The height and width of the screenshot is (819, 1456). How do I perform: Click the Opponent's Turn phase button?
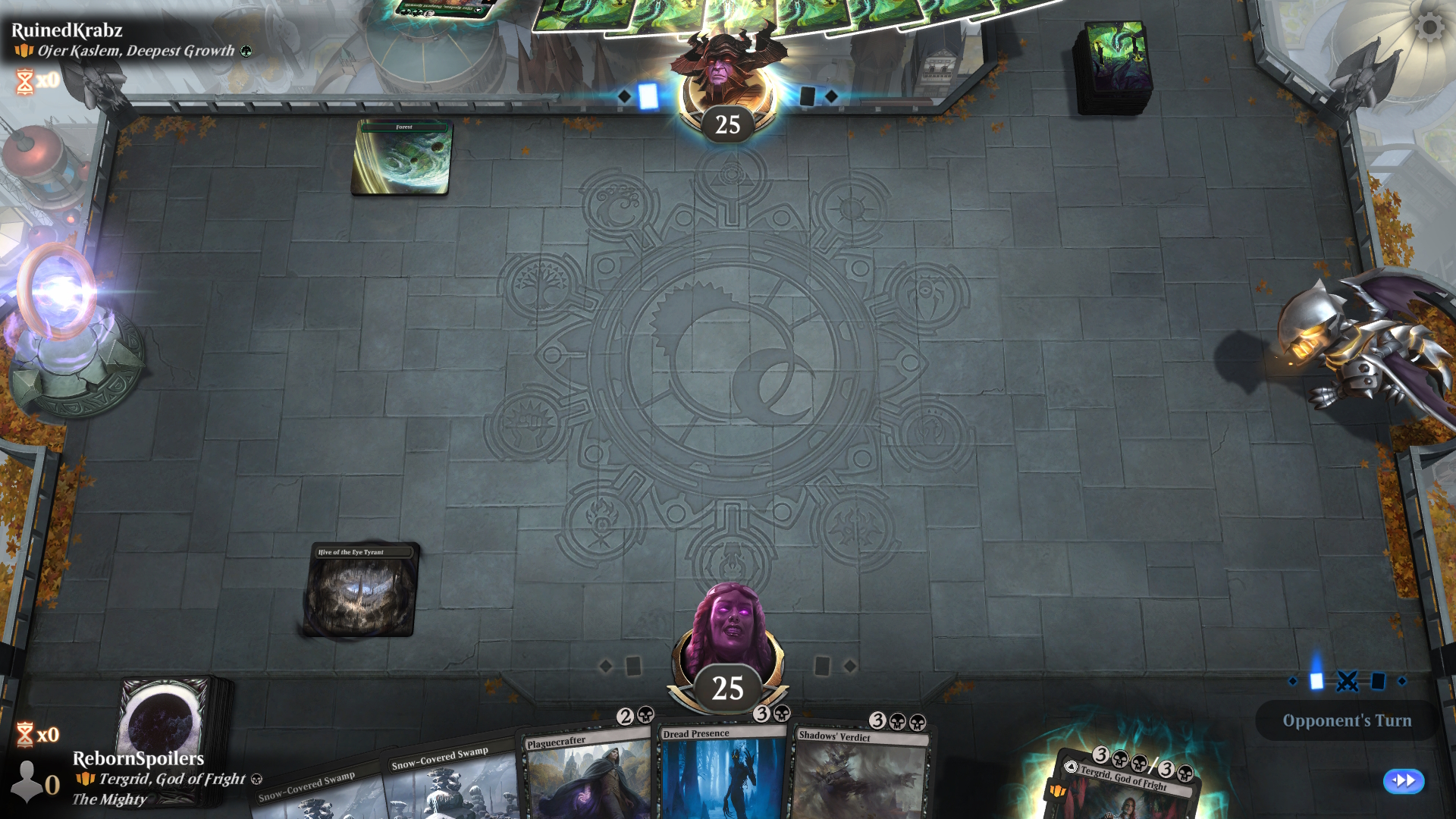1346,720
